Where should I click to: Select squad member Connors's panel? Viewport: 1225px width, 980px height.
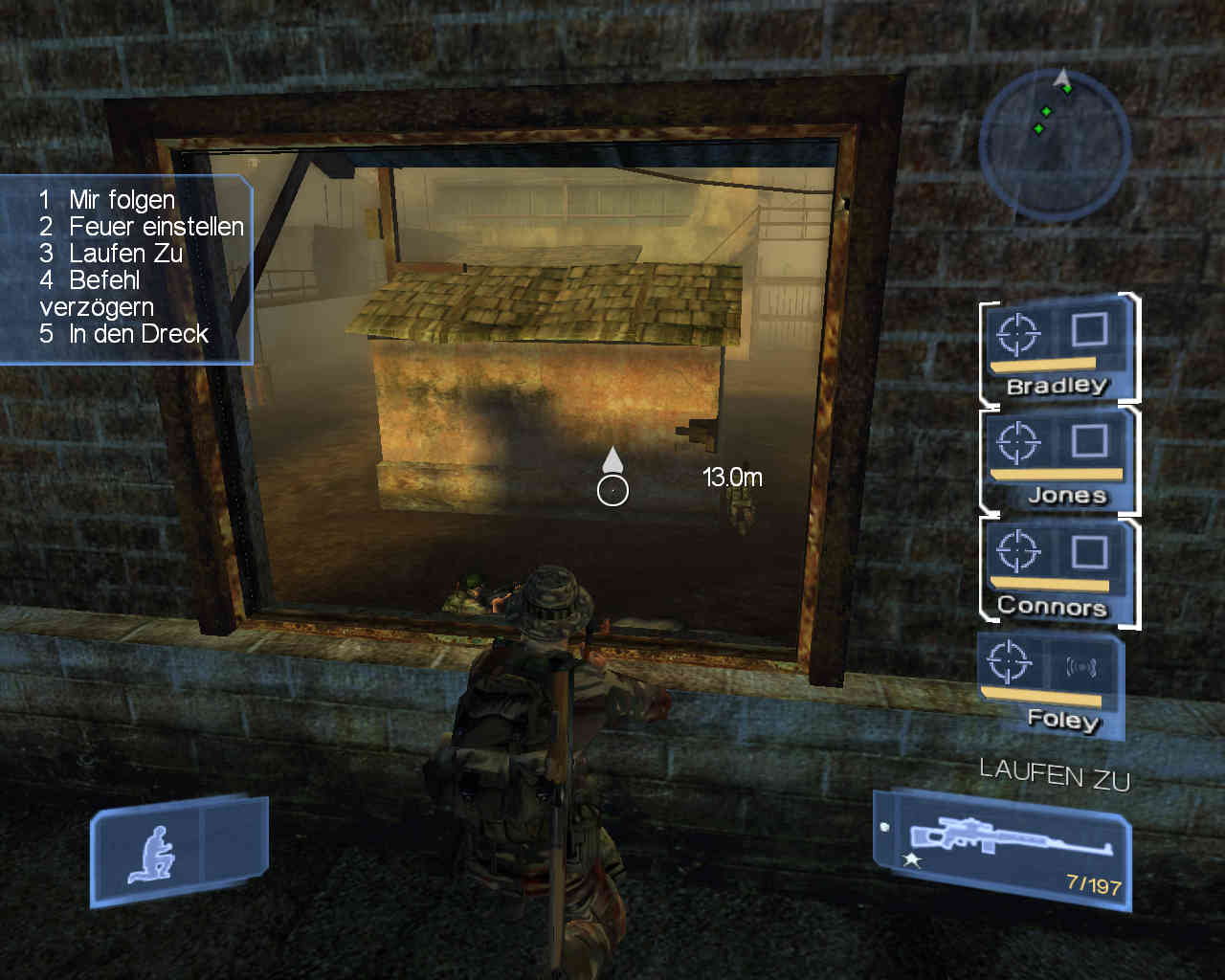1057,571
